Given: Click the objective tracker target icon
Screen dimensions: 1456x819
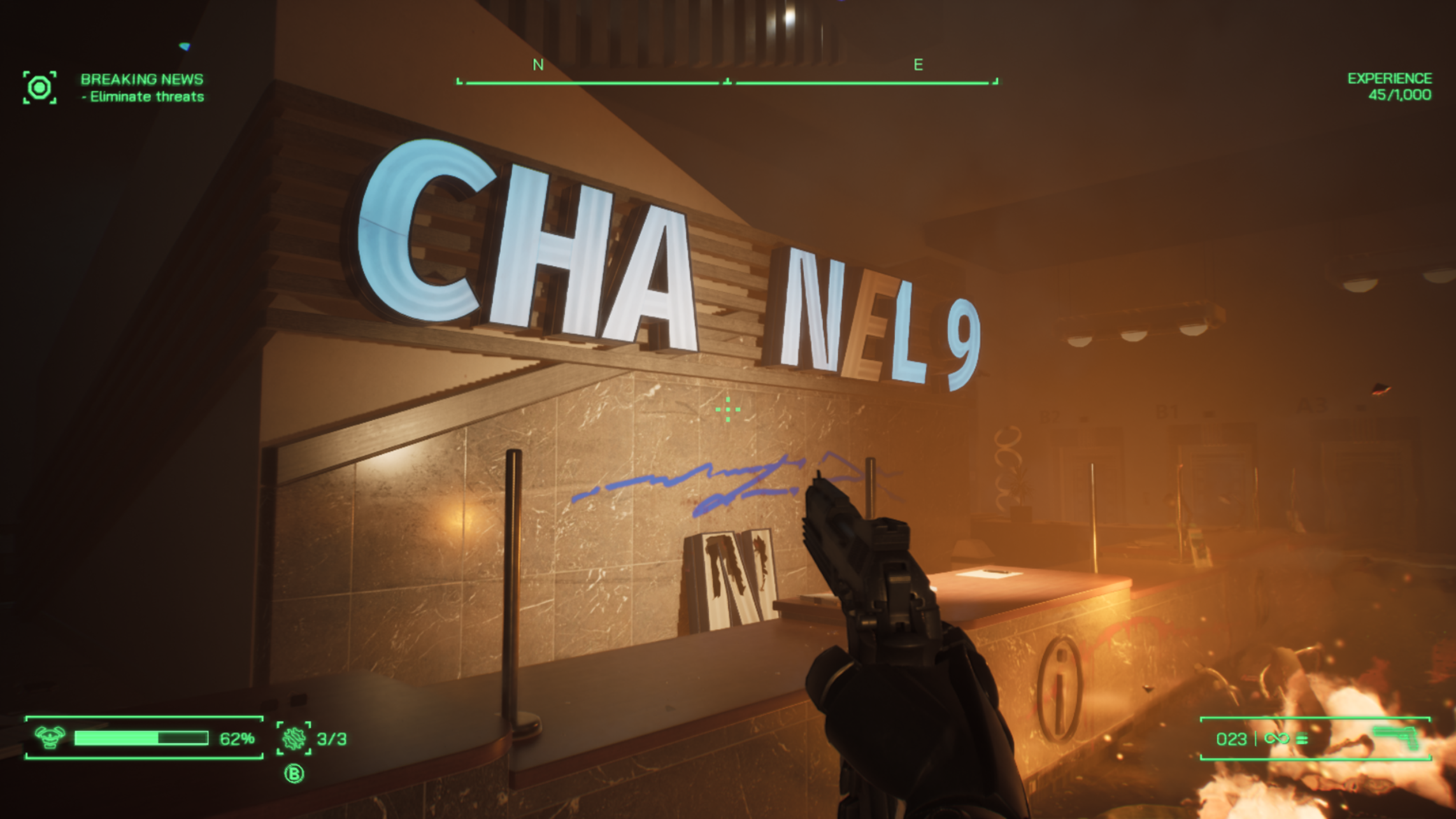Looking at the screenshot, I should tap(39, 87).
